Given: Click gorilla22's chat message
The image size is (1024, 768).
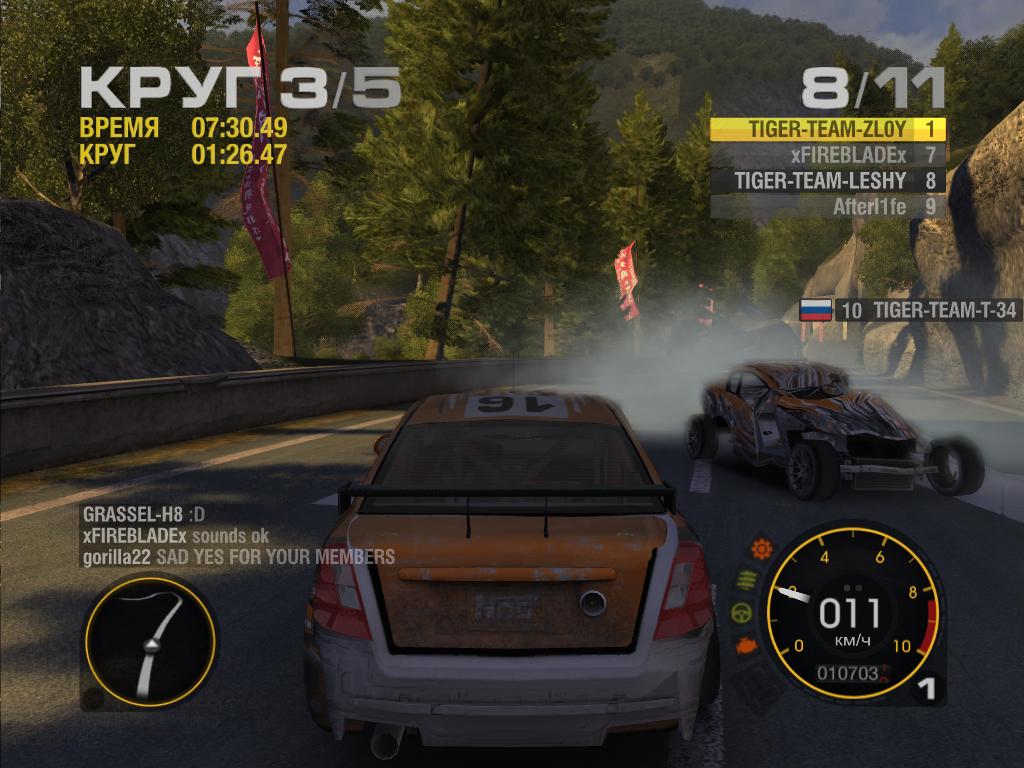Looking at the screenshot, I should [238, 556].
